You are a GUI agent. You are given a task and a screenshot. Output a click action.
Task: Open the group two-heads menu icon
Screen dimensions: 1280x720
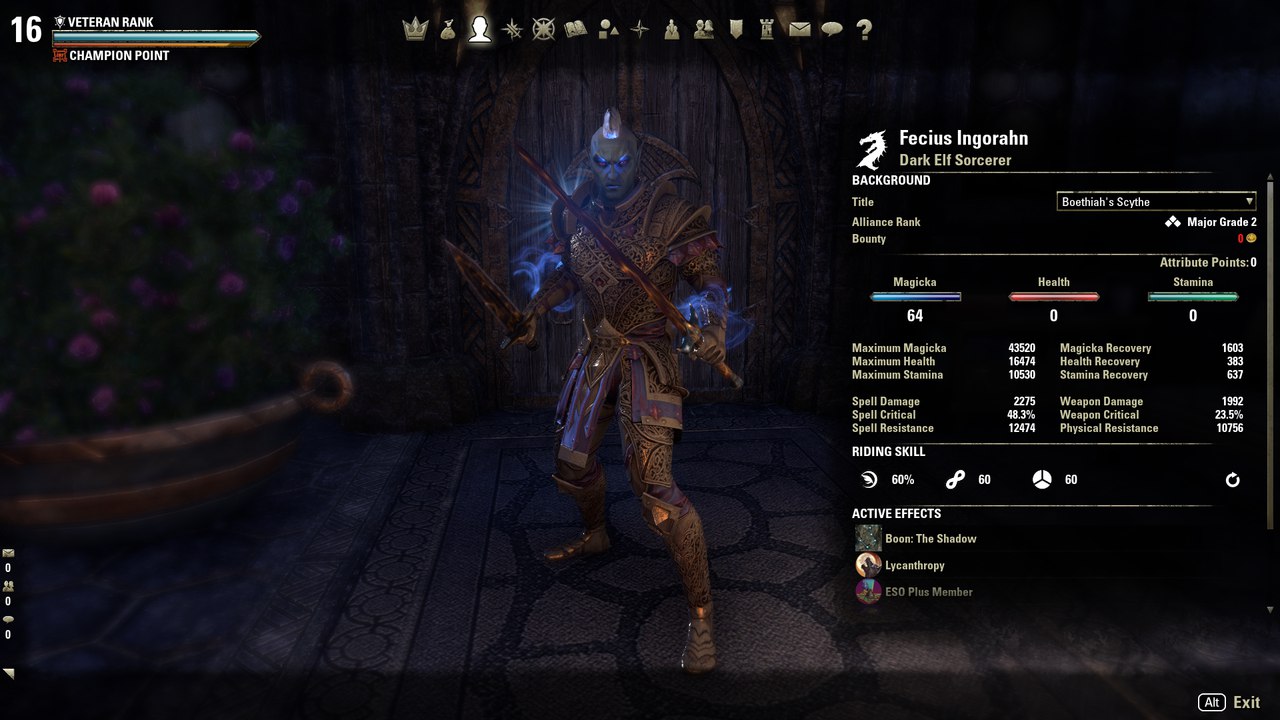(704, 30)
